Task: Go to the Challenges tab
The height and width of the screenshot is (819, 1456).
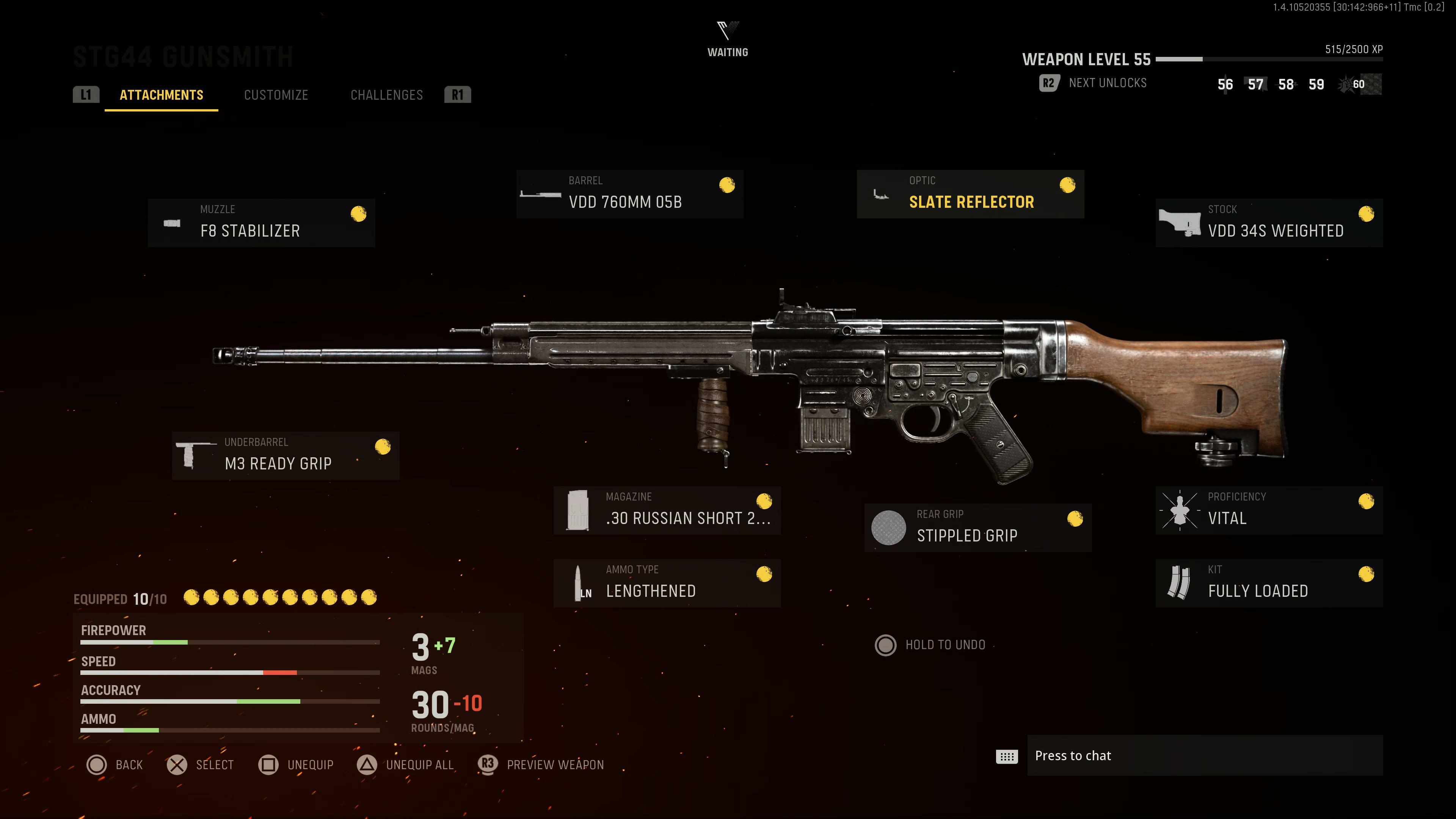Action: click(387, 95)
